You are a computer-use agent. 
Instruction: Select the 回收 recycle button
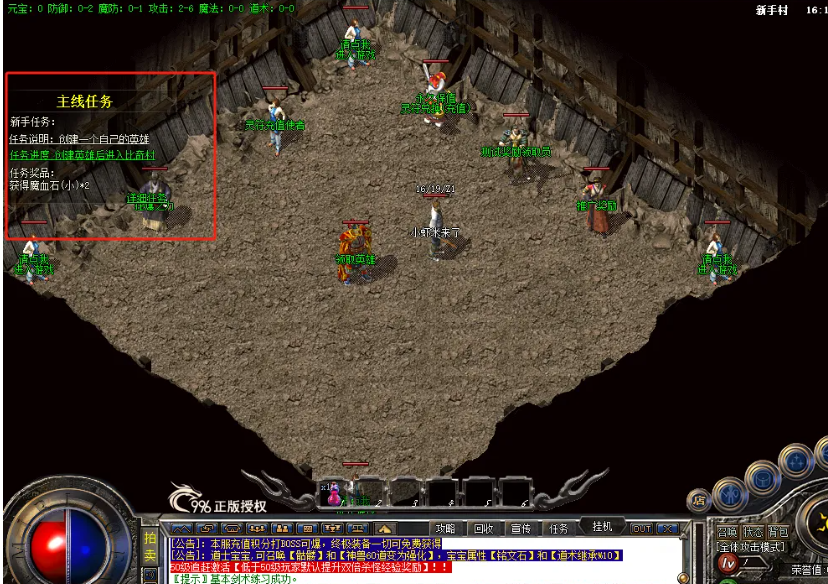(483, 528)
